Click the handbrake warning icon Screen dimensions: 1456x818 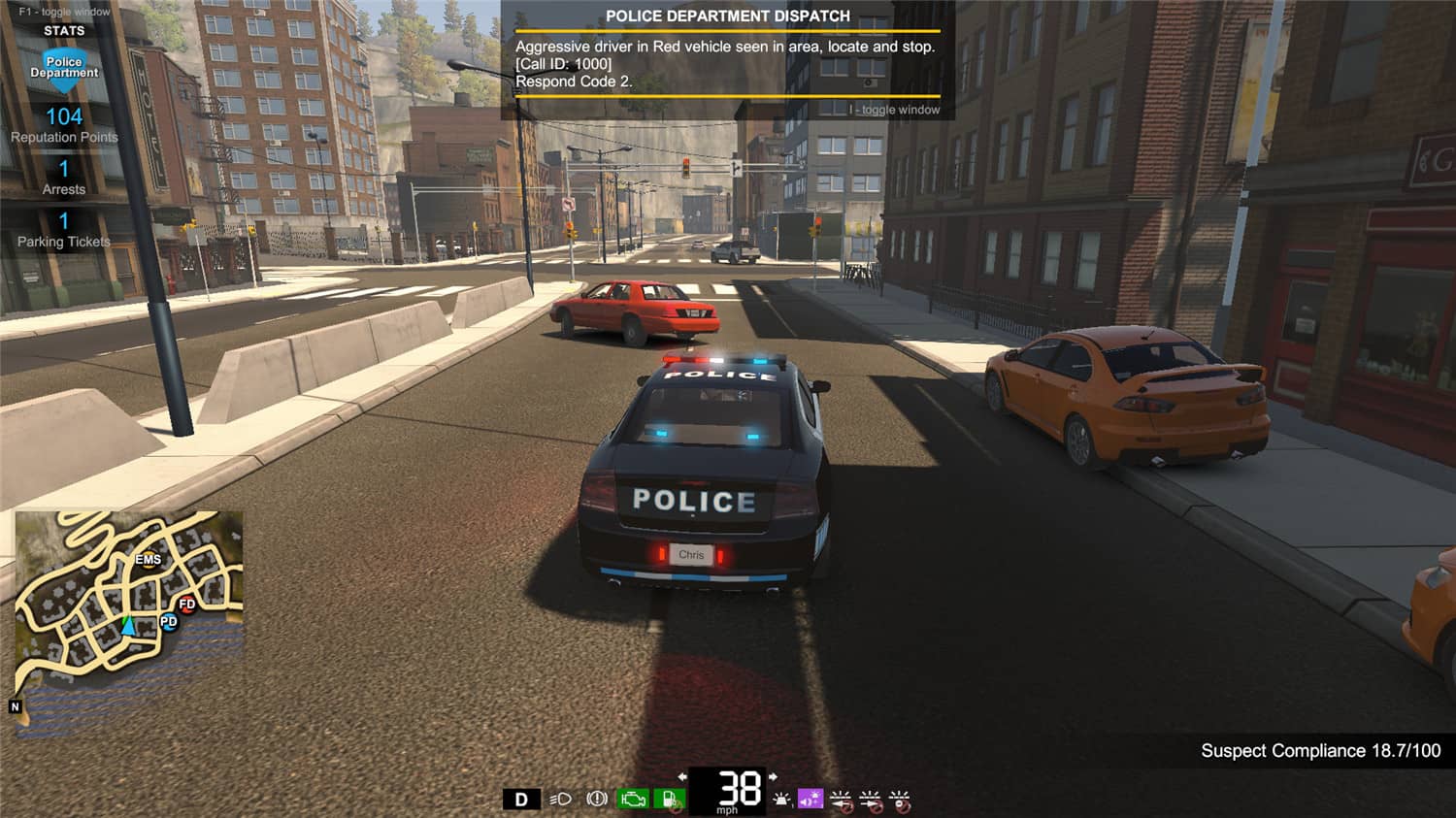597,798
